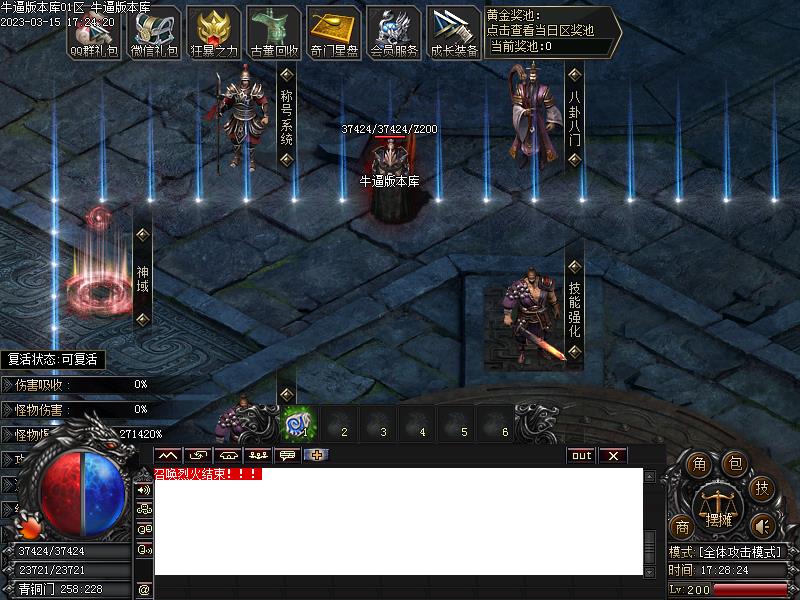The height and width of the screenshot is (600, 800).
Task: Activate the 狂暴之力 feature
Action: pyautogui.click(x=214, y=35)
